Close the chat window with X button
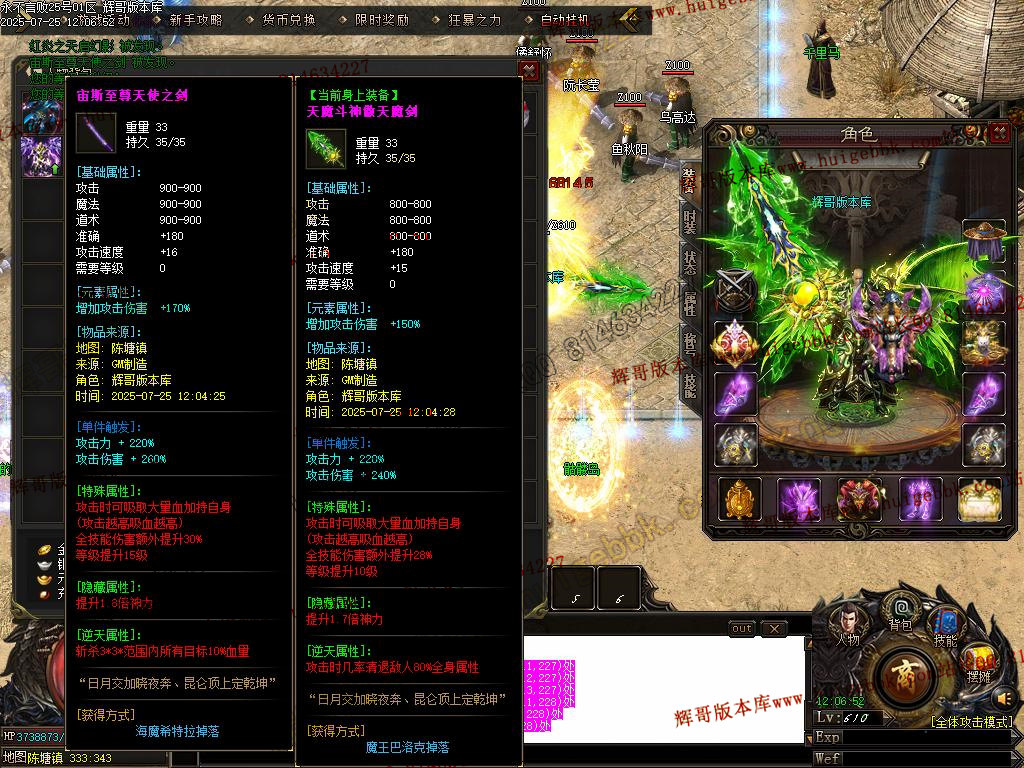Image resolution: width=1024 pixels, height=768 pixels. [x=773, y=629]
